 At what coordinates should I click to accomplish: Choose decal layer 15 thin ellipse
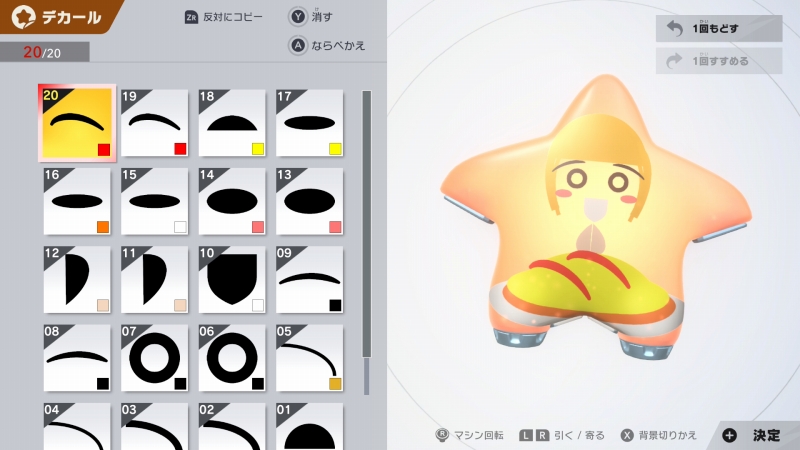coord(155,201)
